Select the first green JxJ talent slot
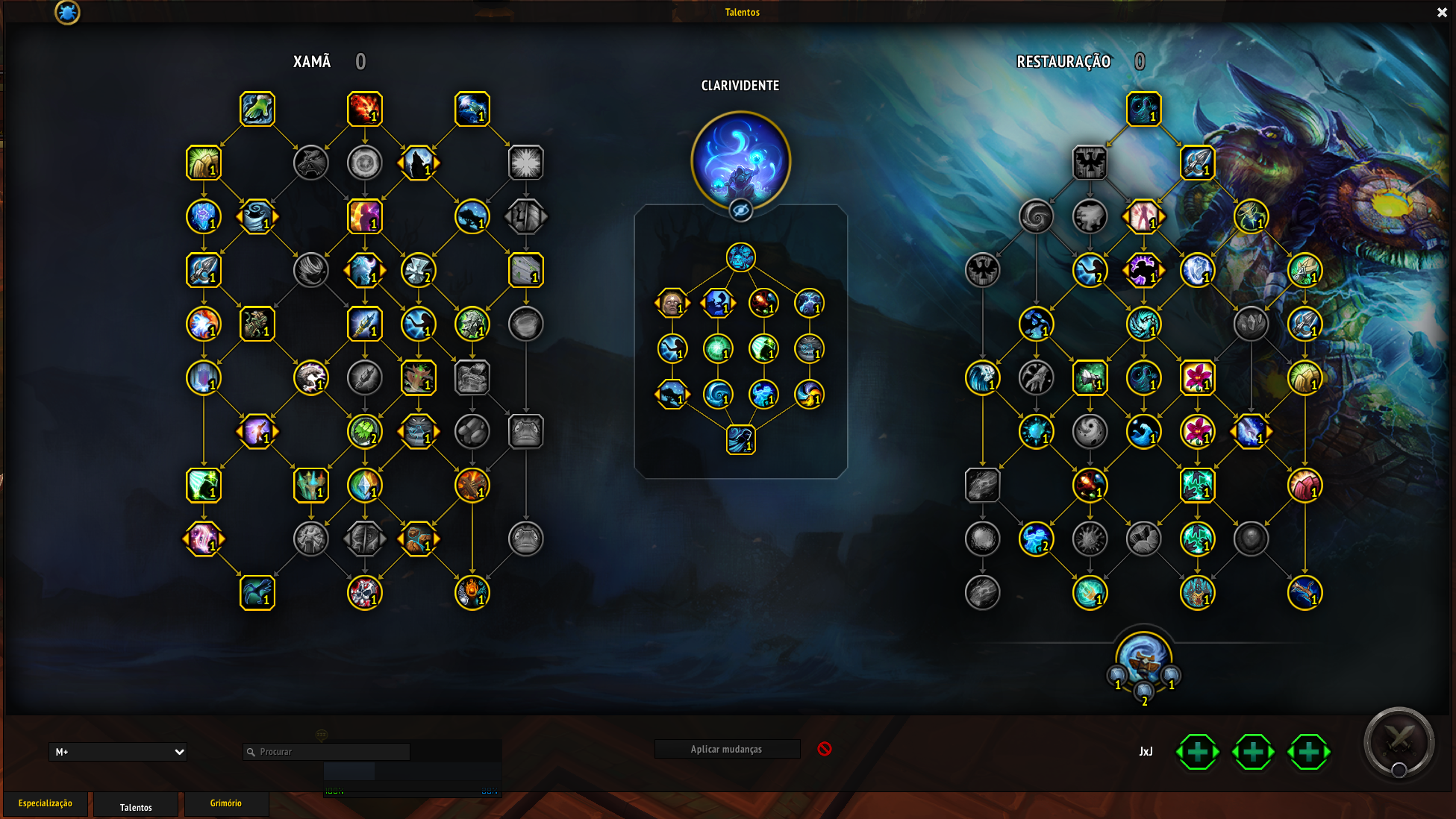This screenshot has width=1456, height=819. tap(1198, 752)
